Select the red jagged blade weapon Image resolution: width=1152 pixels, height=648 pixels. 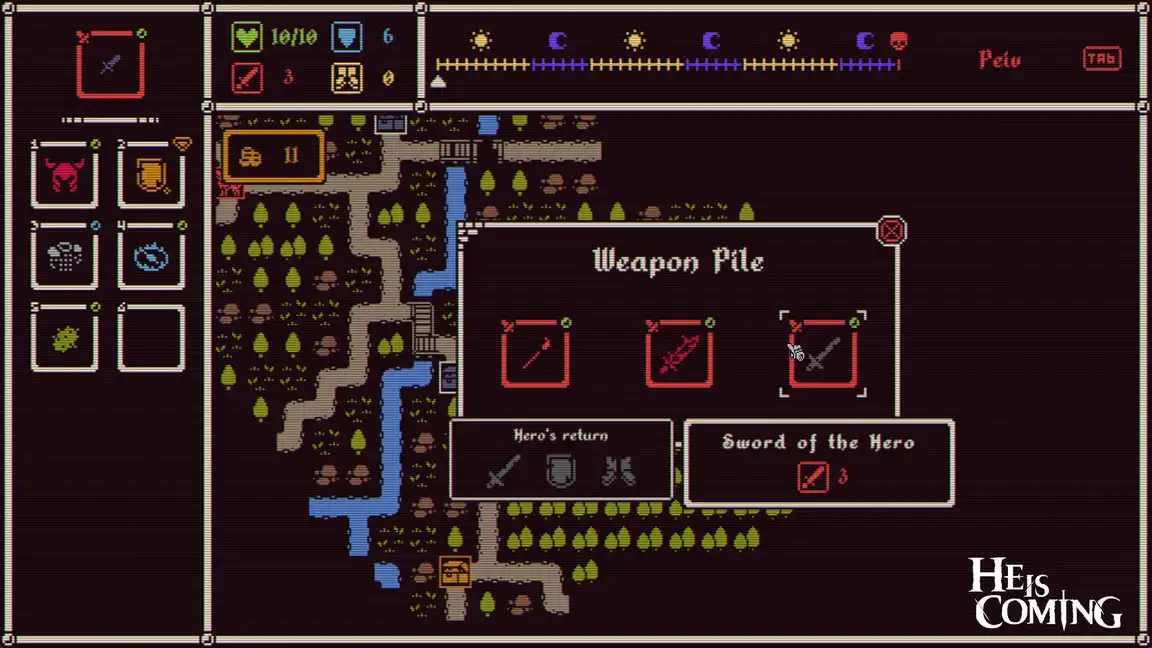click(x=679, y=354)
